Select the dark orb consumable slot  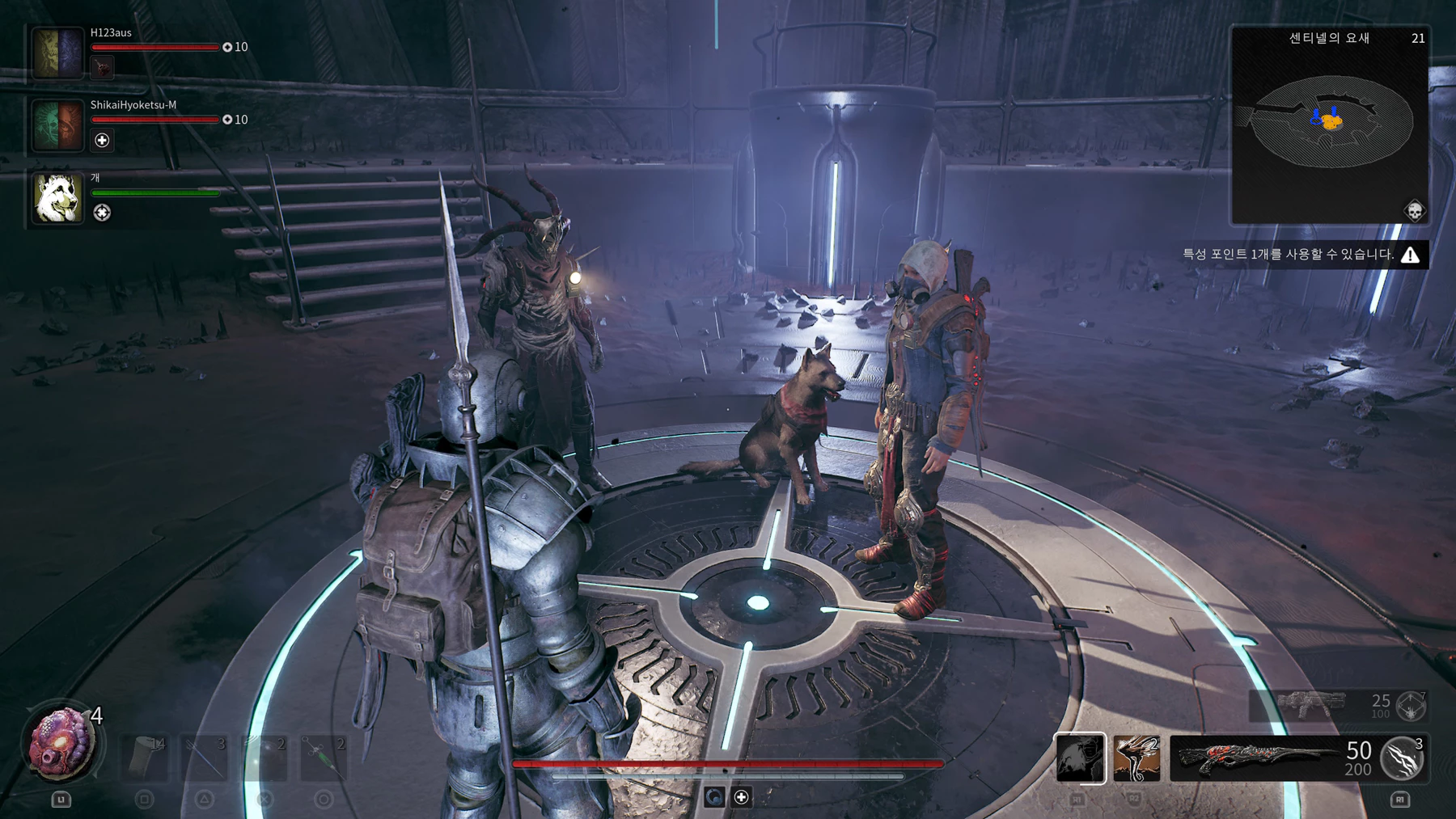click(x=265, y=758)
